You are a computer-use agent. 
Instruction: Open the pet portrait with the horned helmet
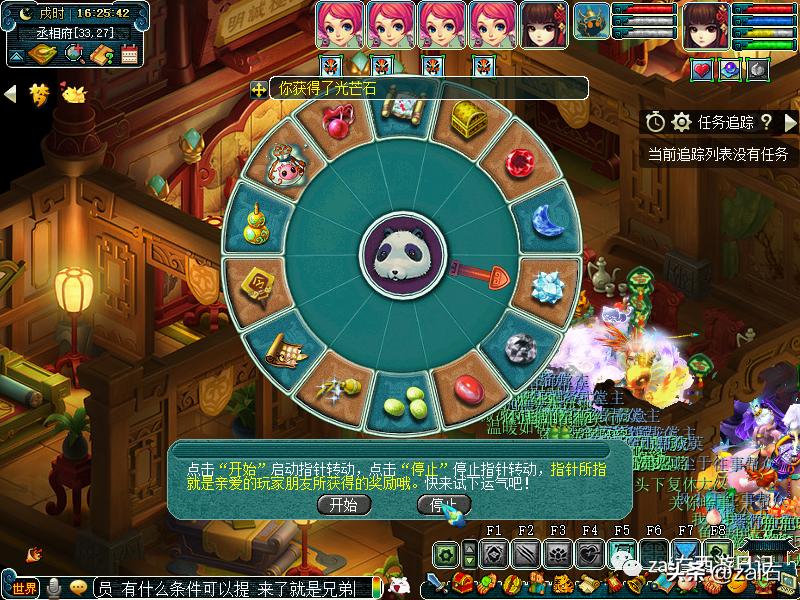point(592,25)
